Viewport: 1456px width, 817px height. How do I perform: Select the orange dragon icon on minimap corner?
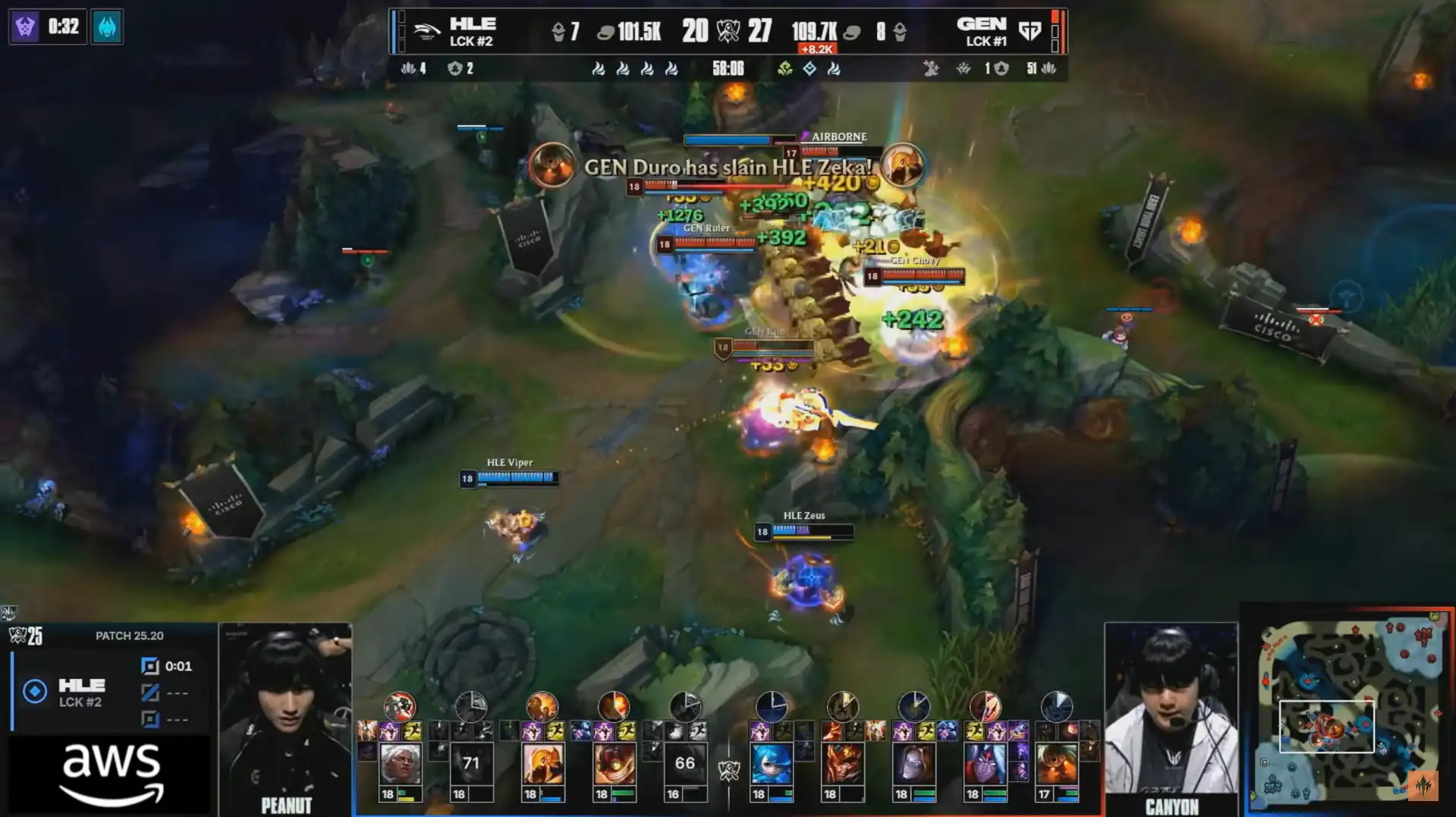(x=1423, y=786)
